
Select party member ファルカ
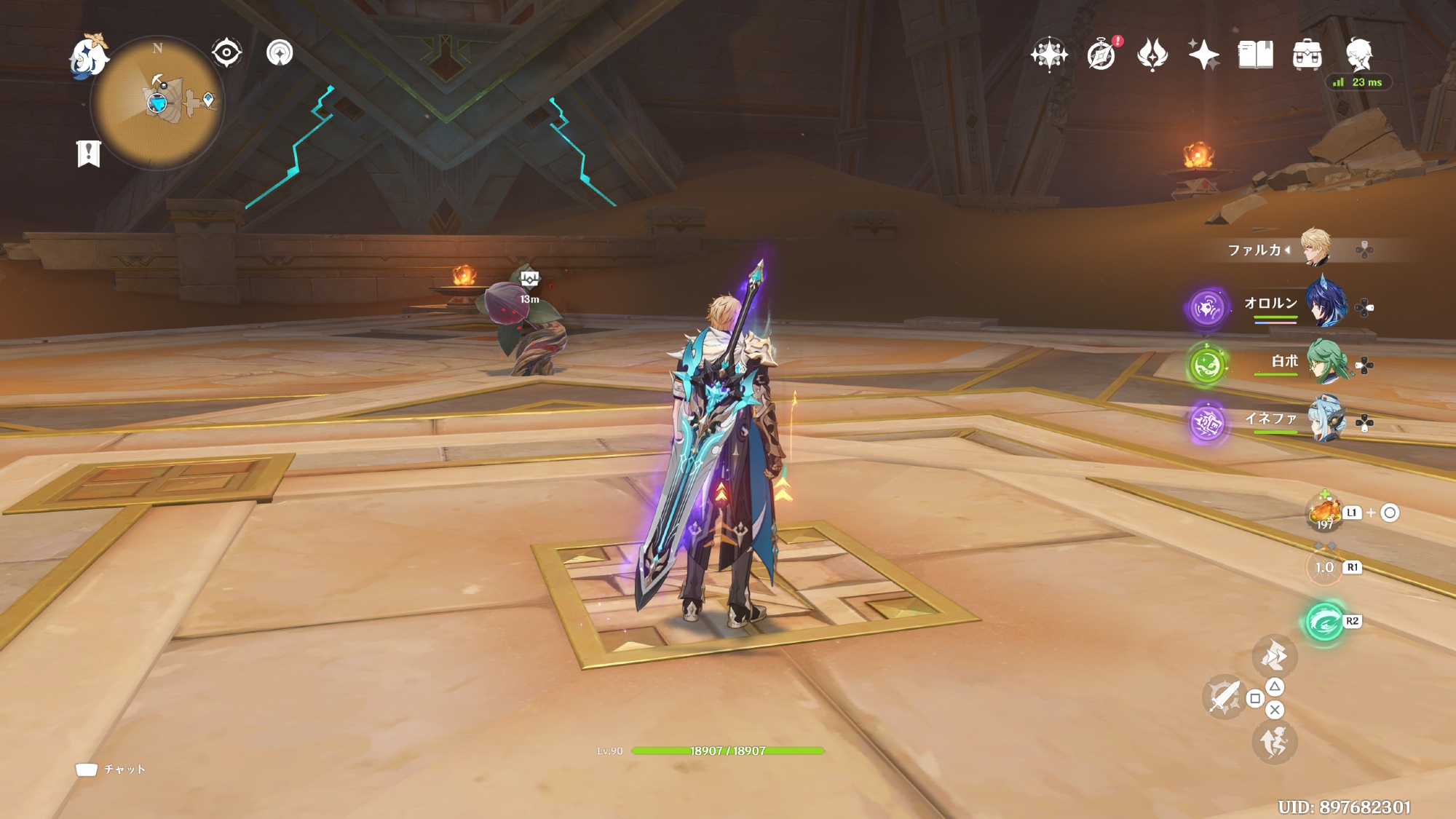tap(1315, 249)
